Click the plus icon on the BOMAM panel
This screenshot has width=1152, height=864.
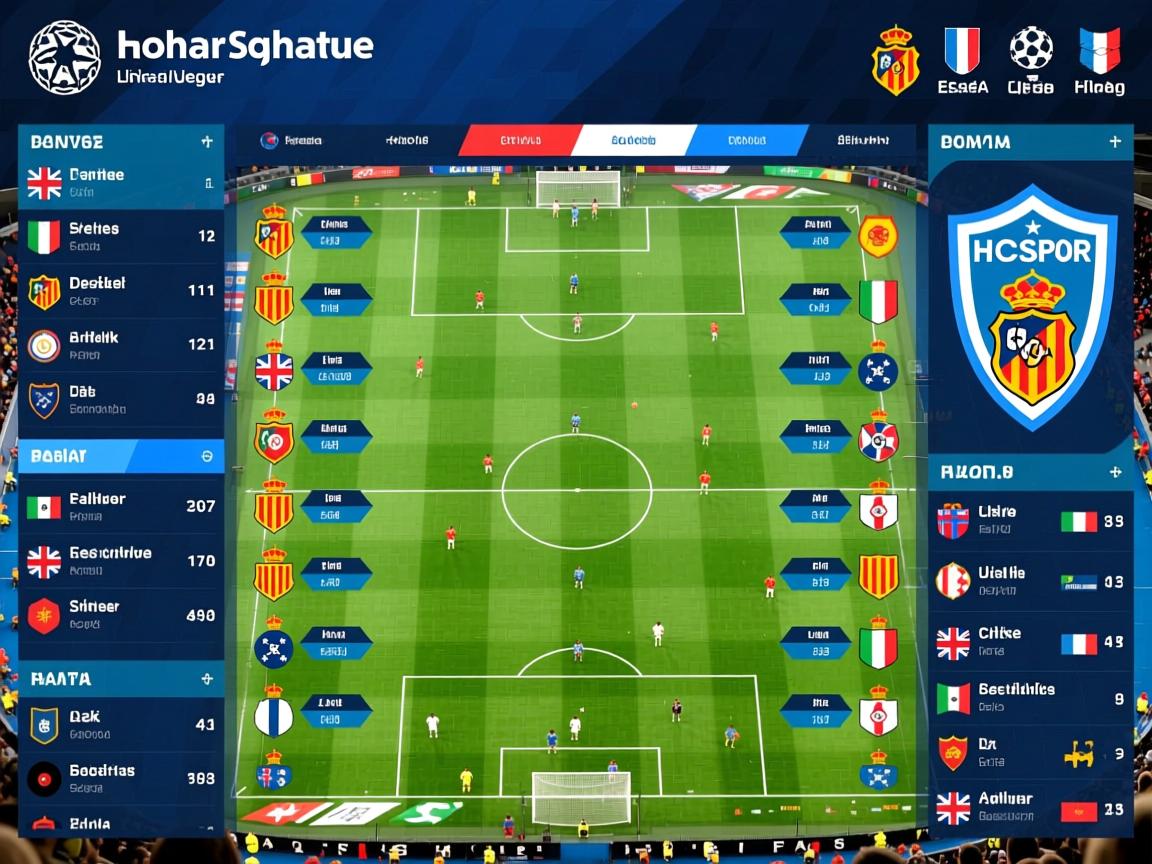pos(1115,142)
